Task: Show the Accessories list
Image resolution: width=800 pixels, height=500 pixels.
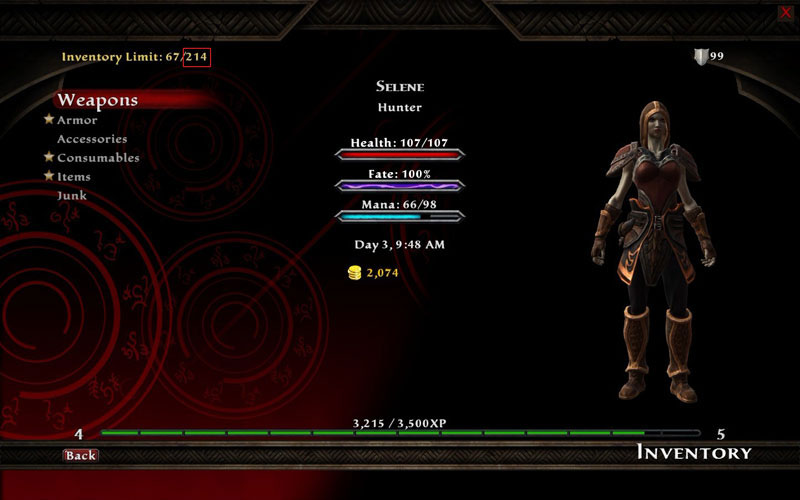Action: coord(92,139)
